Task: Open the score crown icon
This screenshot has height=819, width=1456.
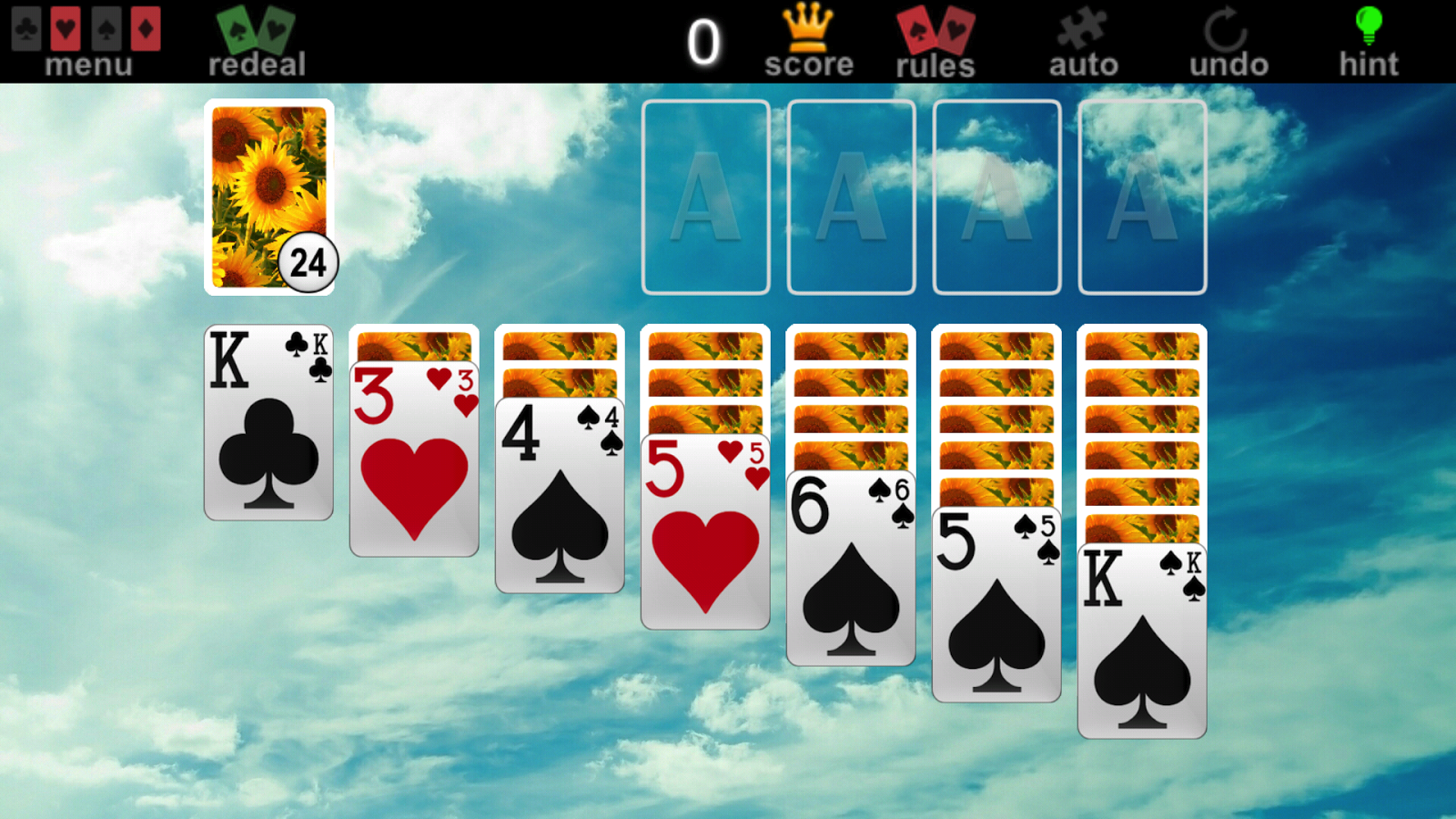Action: [808, 27]
